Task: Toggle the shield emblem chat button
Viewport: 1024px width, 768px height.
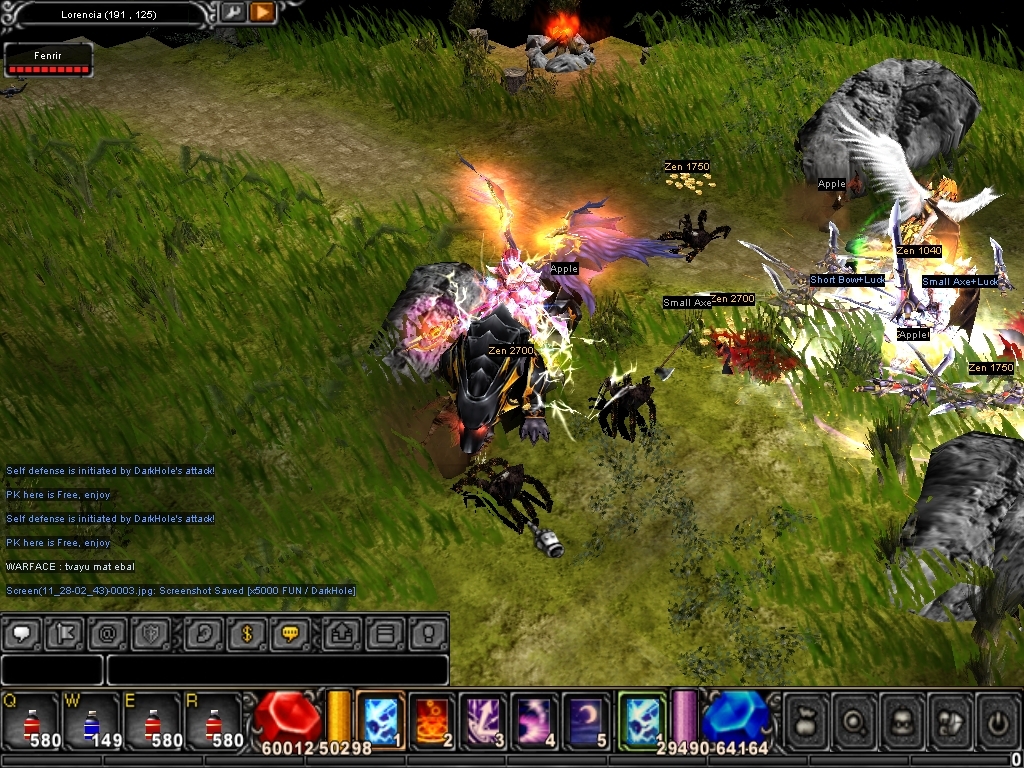Action: pos(152,633)
